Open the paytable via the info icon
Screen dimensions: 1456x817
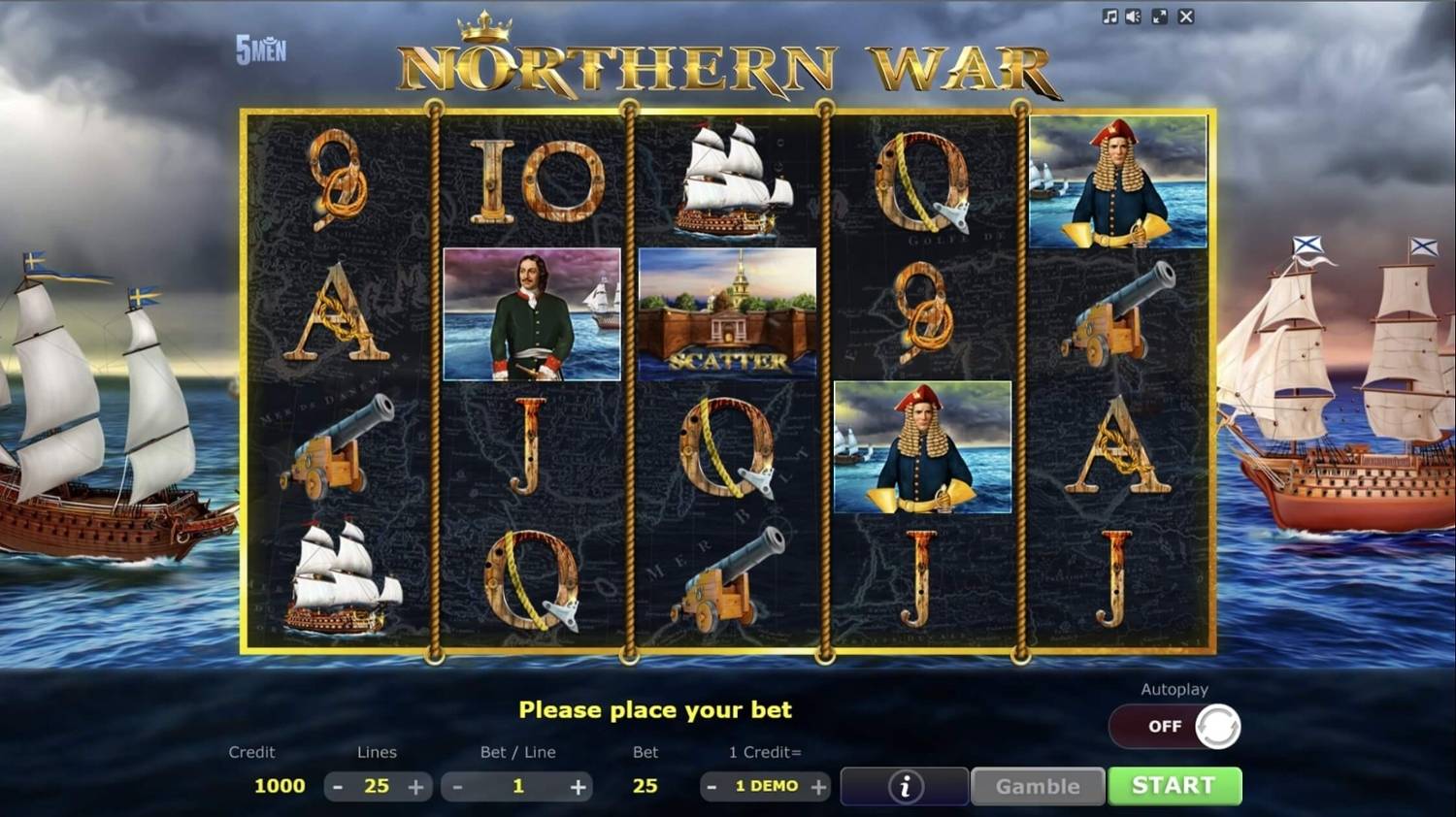point(904,786)
